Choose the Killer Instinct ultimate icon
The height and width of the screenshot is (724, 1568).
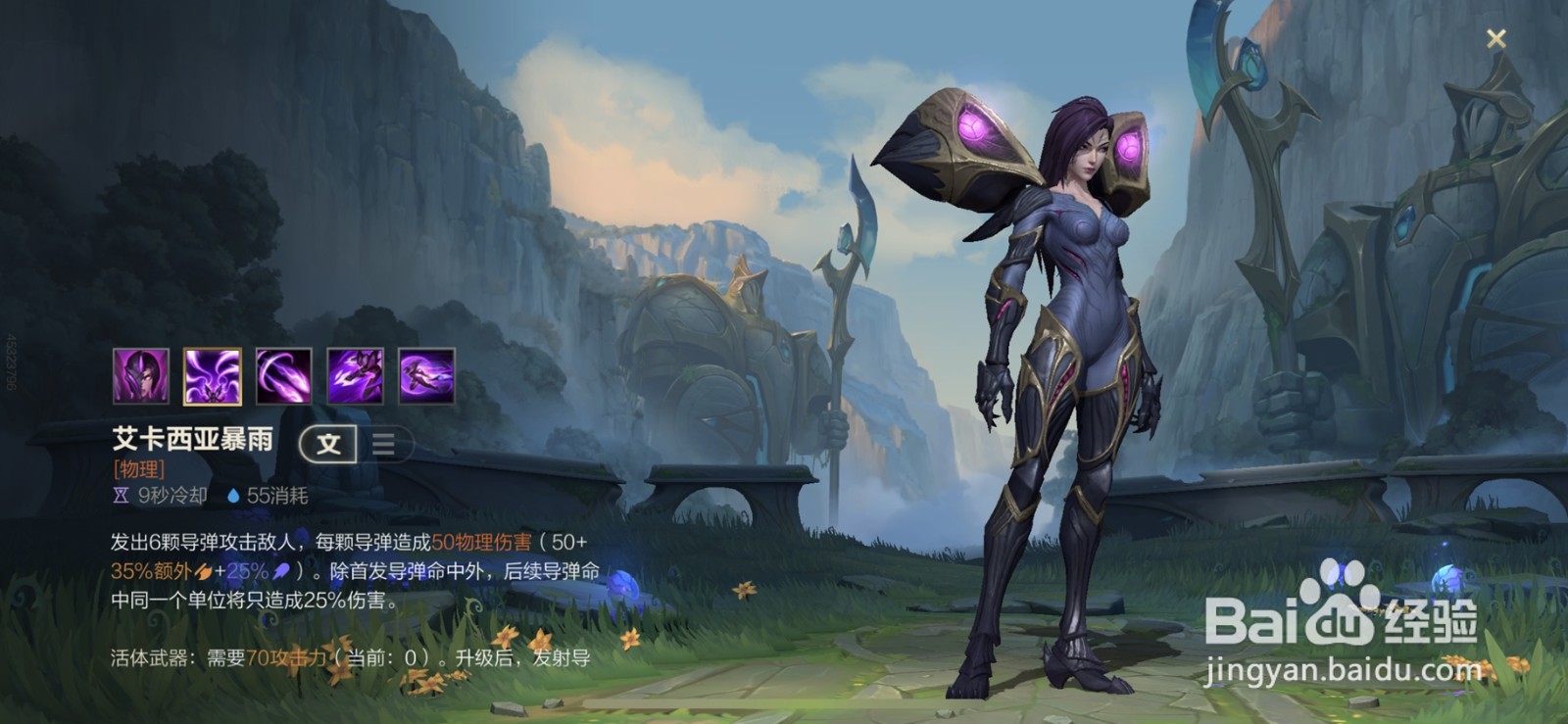point(426,376)
